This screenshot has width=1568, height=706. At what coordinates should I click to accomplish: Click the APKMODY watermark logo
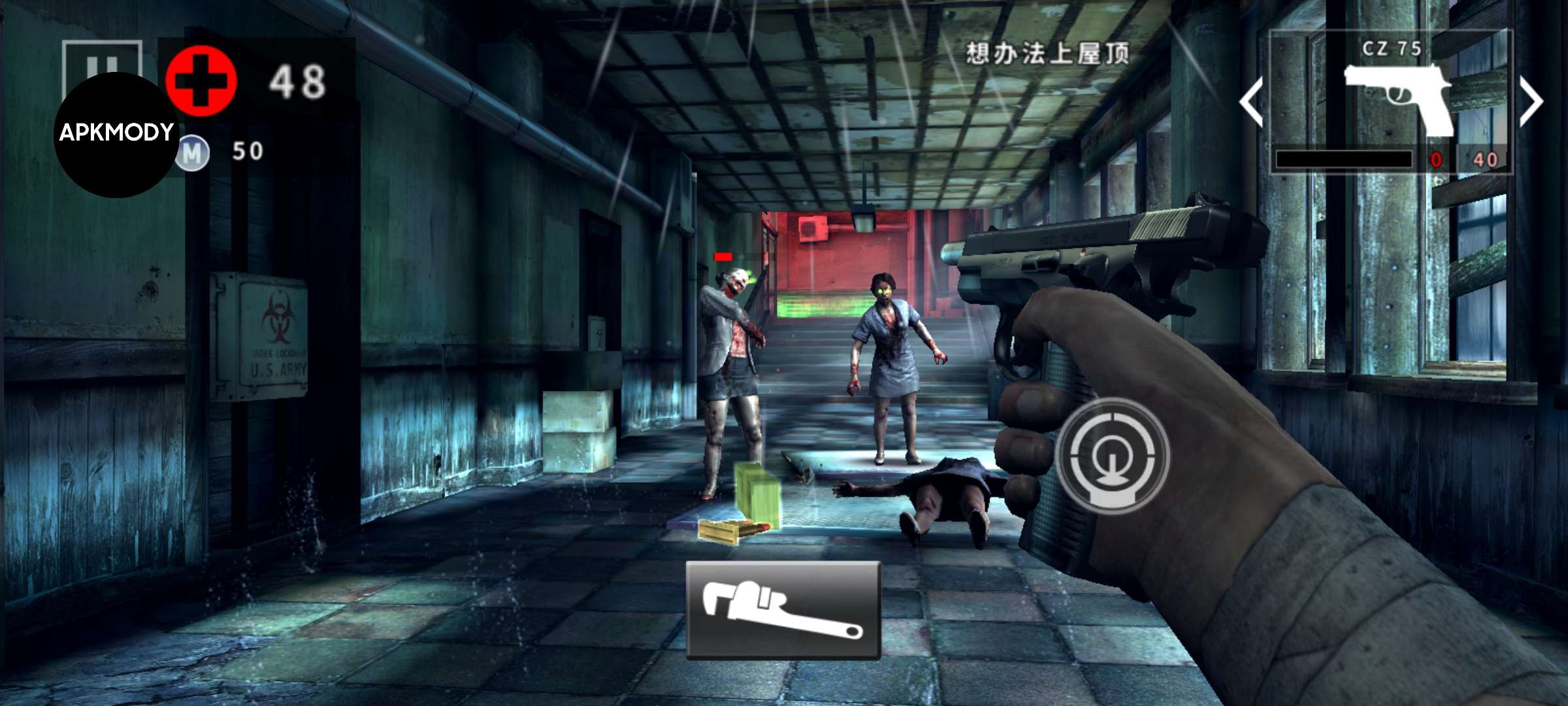pyautogui.click(x=116, y=134)
